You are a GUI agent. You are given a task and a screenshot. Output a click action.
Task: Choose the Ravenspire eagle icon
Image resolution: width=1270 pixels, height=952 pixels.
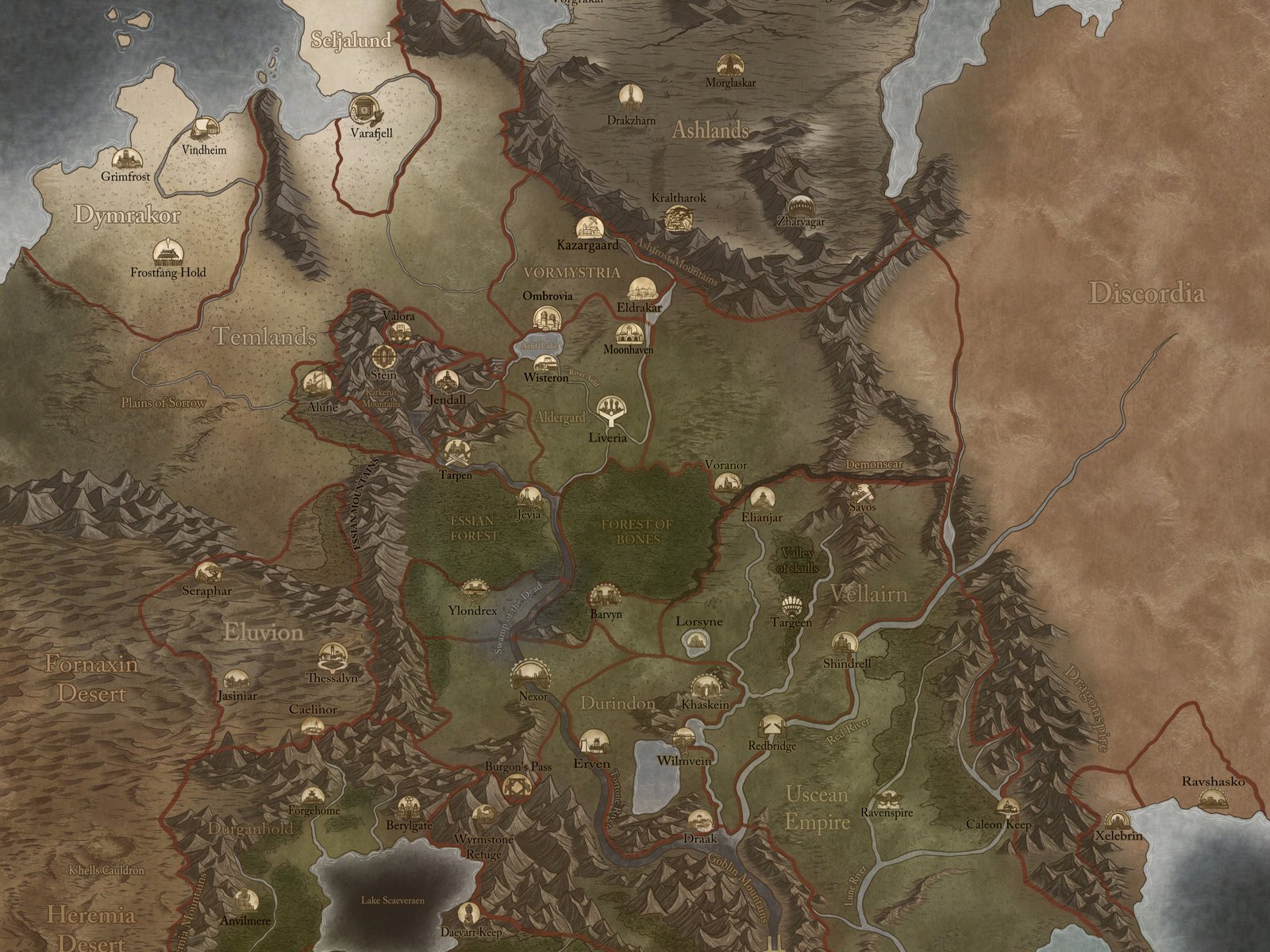(x=887, y=796)
